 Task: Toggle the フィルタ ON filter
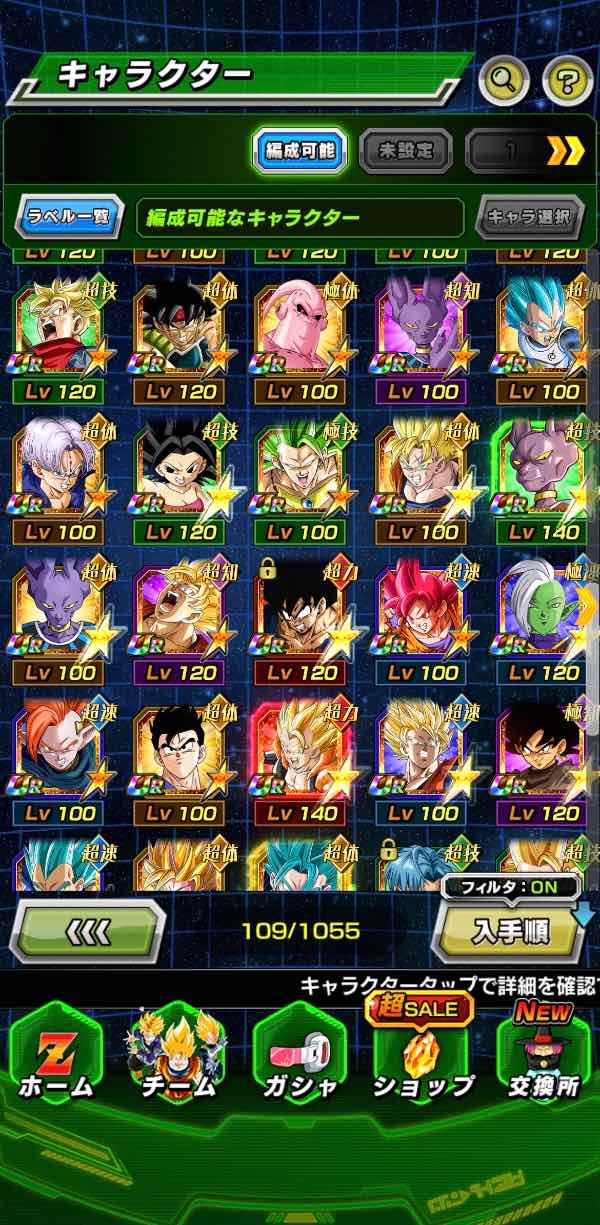pyautogui.click(x=510, y=886)
